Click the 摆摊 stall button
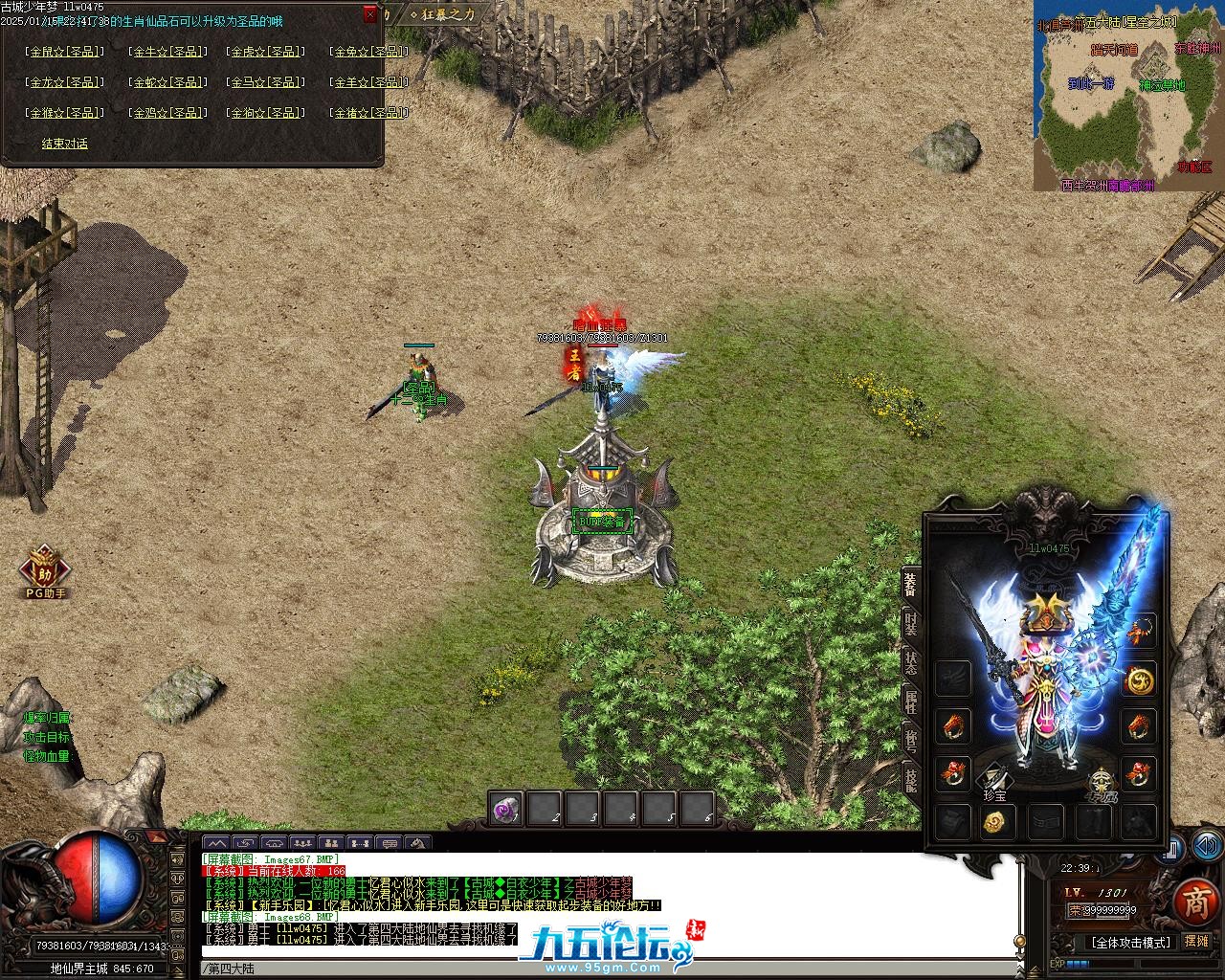The height and width of the screenshot is (980, 1225). click(1196, 942)
